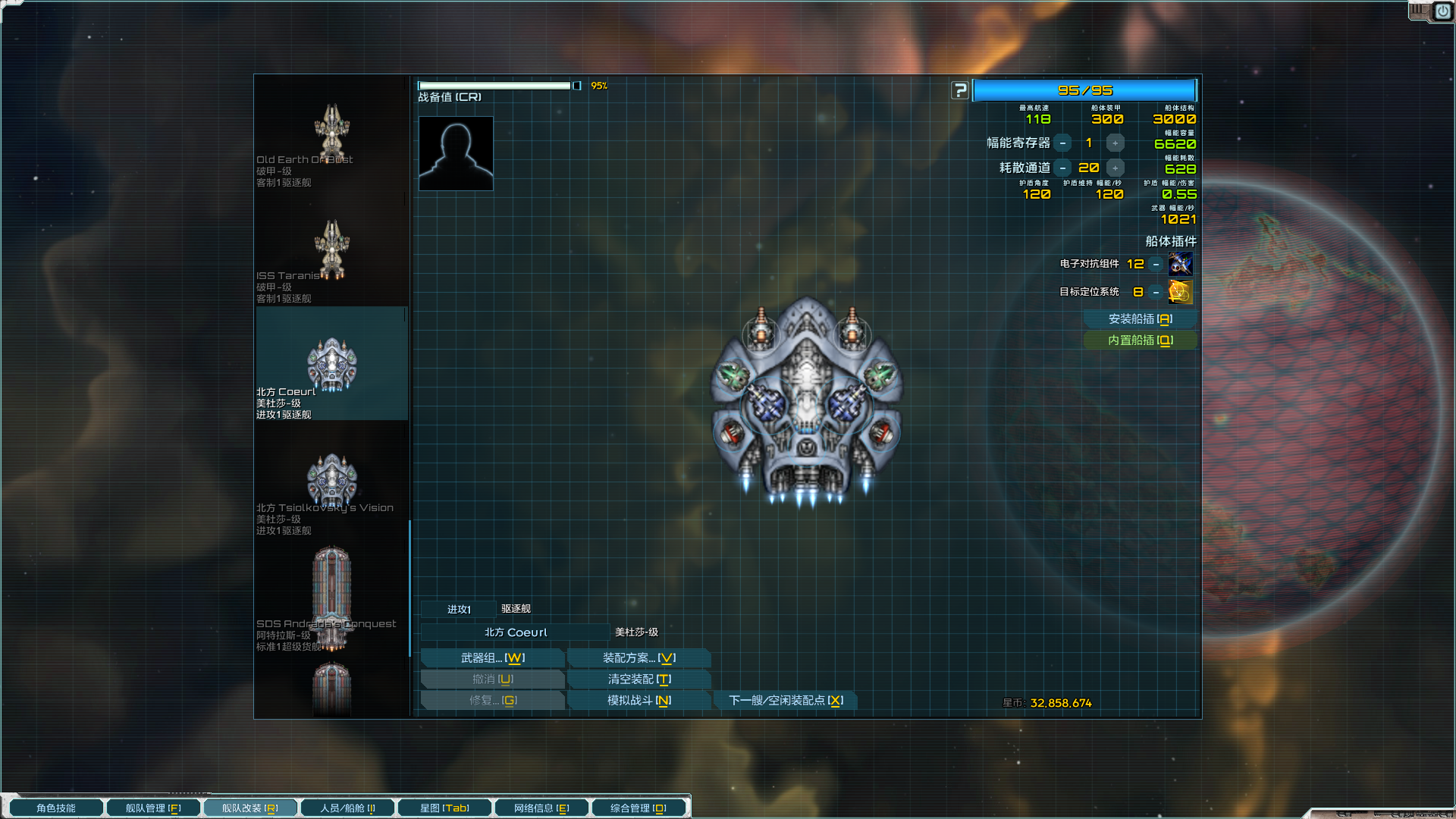Remove the 电子对抗组件 hullmod

pos(1156,264)
